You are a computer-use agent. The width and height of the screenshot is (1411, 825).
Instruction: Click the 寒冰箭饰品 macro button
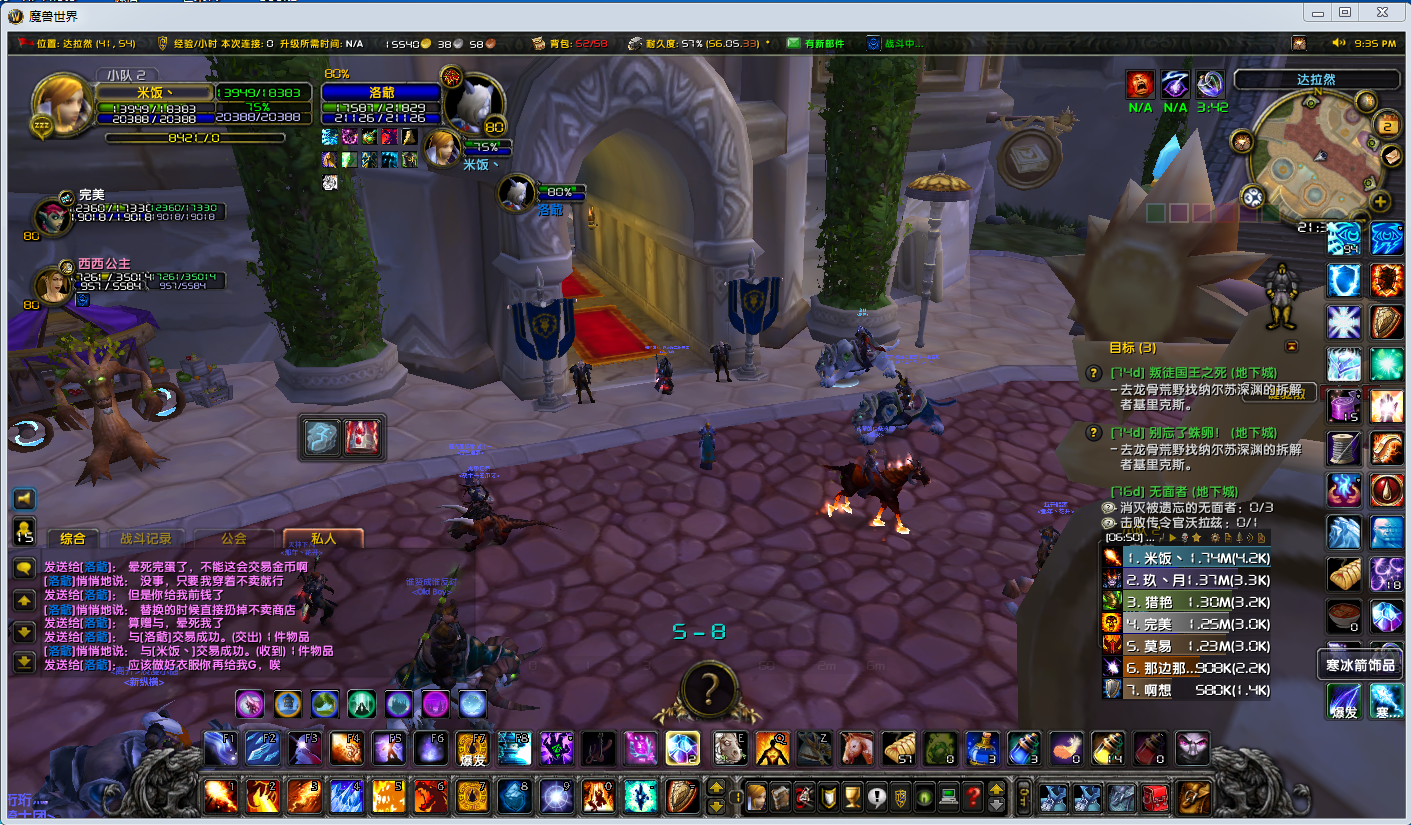1358,662
